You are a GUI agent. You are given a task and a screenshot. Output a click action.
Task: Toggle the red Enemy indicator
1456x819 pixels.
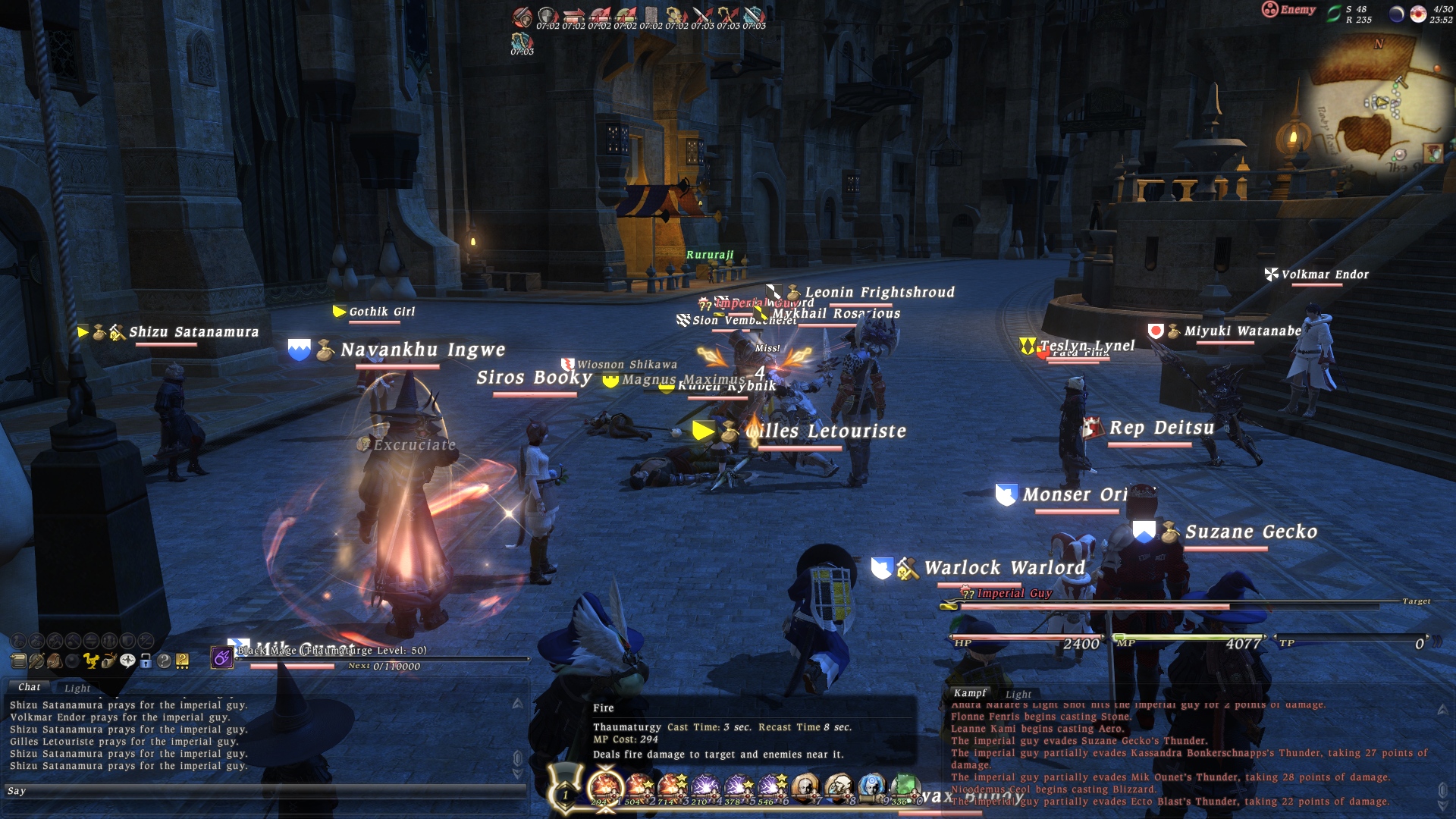(1288, 10)
